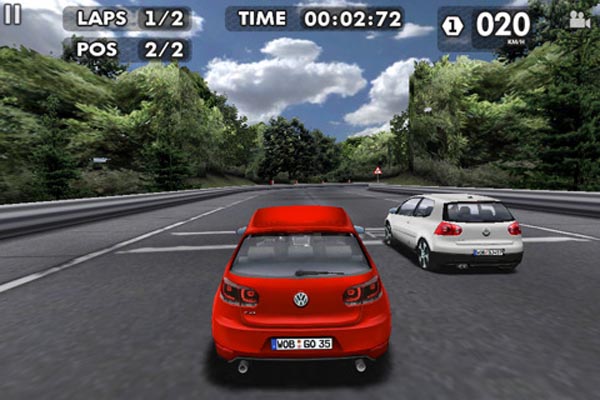Image resolution: width=600 pixels, height=400 pixels.
Task: Pause the race with the pause button
Action: click(x=12, y=14)
